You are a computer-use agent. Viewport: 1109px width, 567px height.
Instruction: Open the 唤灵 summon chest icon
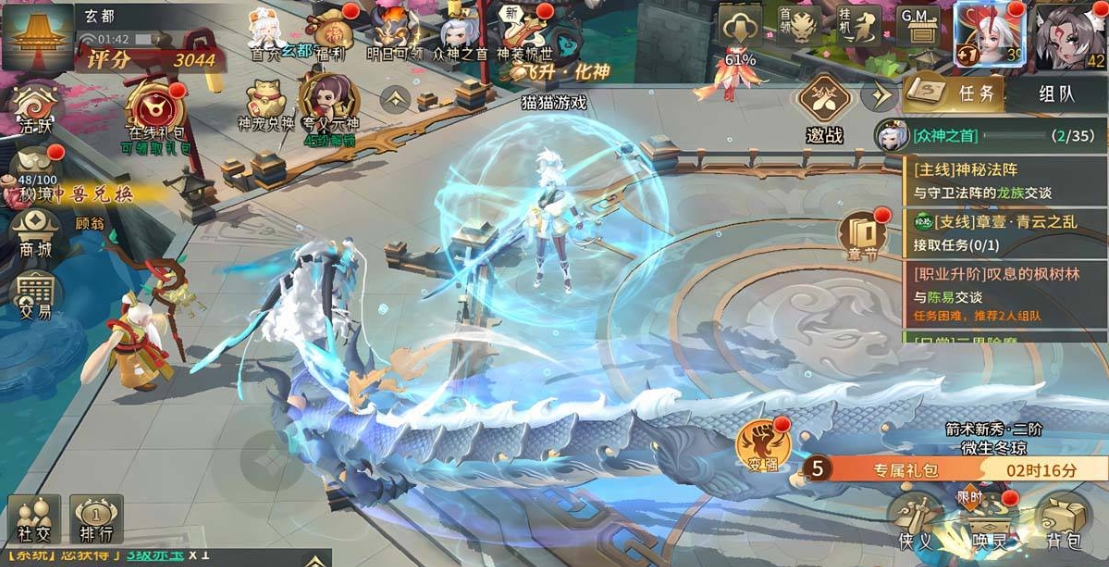(x=983, y=520)
